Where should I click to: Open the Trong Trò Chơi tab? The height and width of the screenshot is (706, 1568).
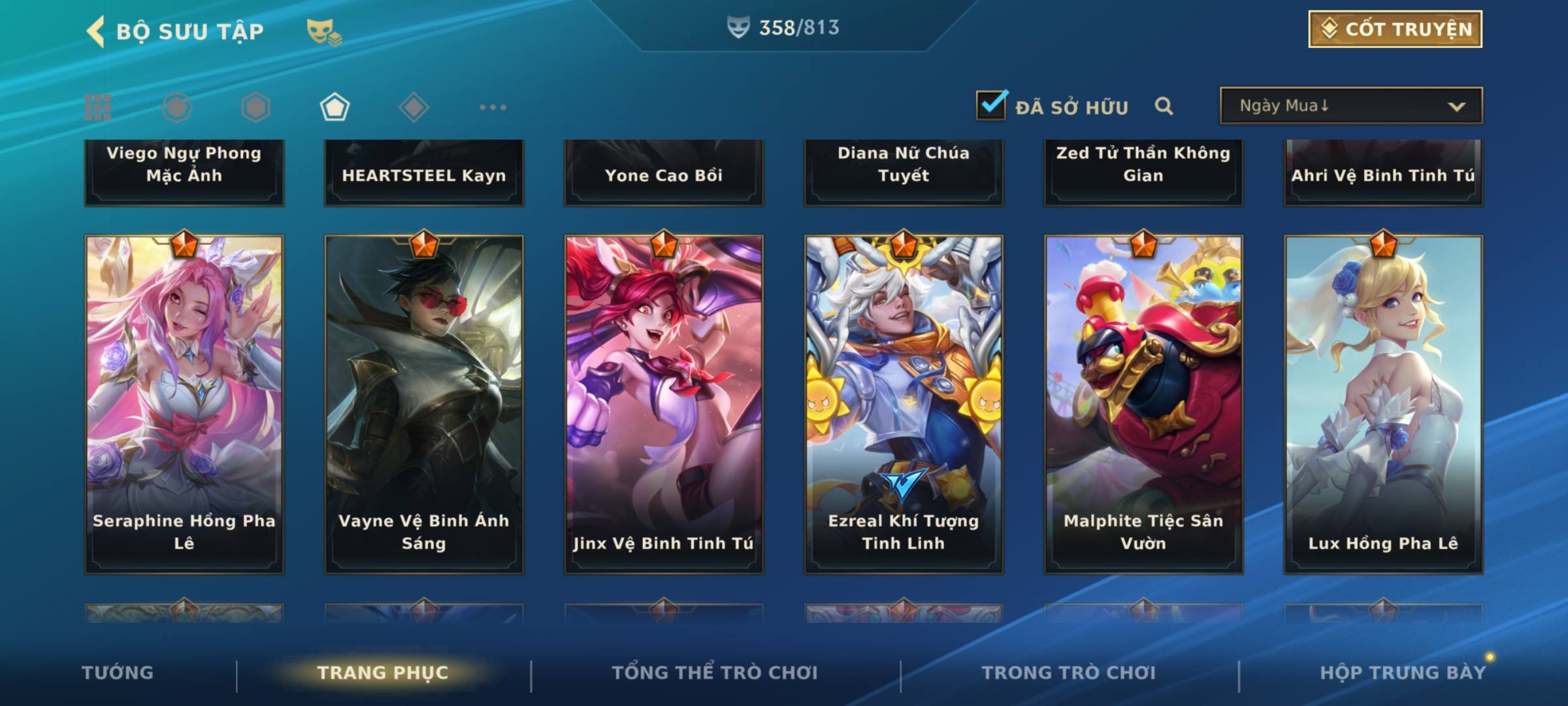pos(1068,672)
